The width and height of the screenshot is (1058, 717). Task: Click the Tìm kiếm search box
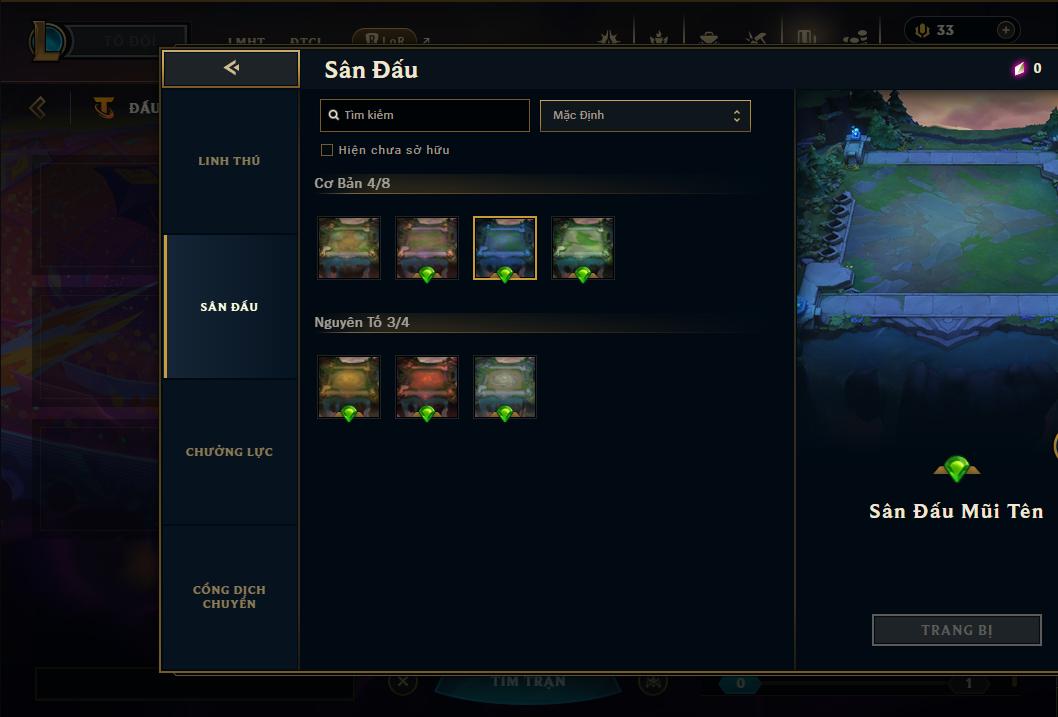(425, 115)
